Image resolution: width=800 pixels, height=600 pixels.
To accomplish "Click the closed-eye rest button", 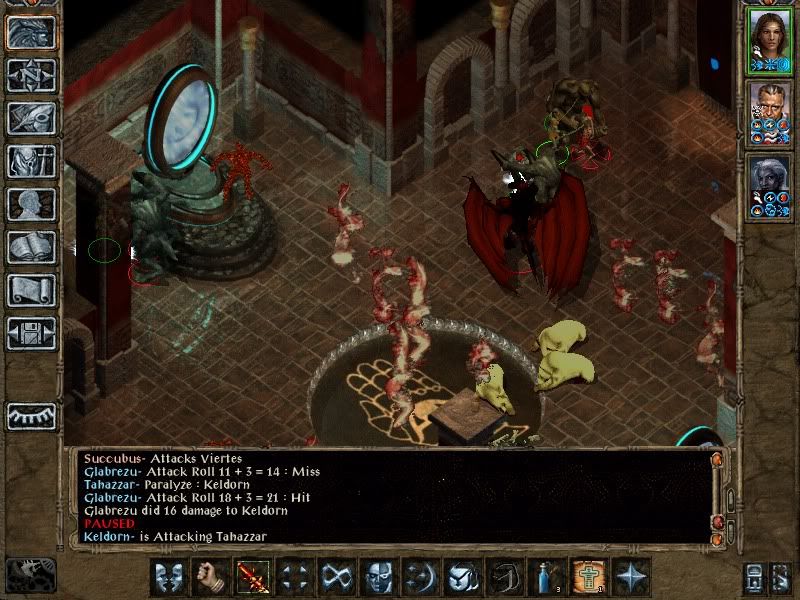I will point(31,415).
